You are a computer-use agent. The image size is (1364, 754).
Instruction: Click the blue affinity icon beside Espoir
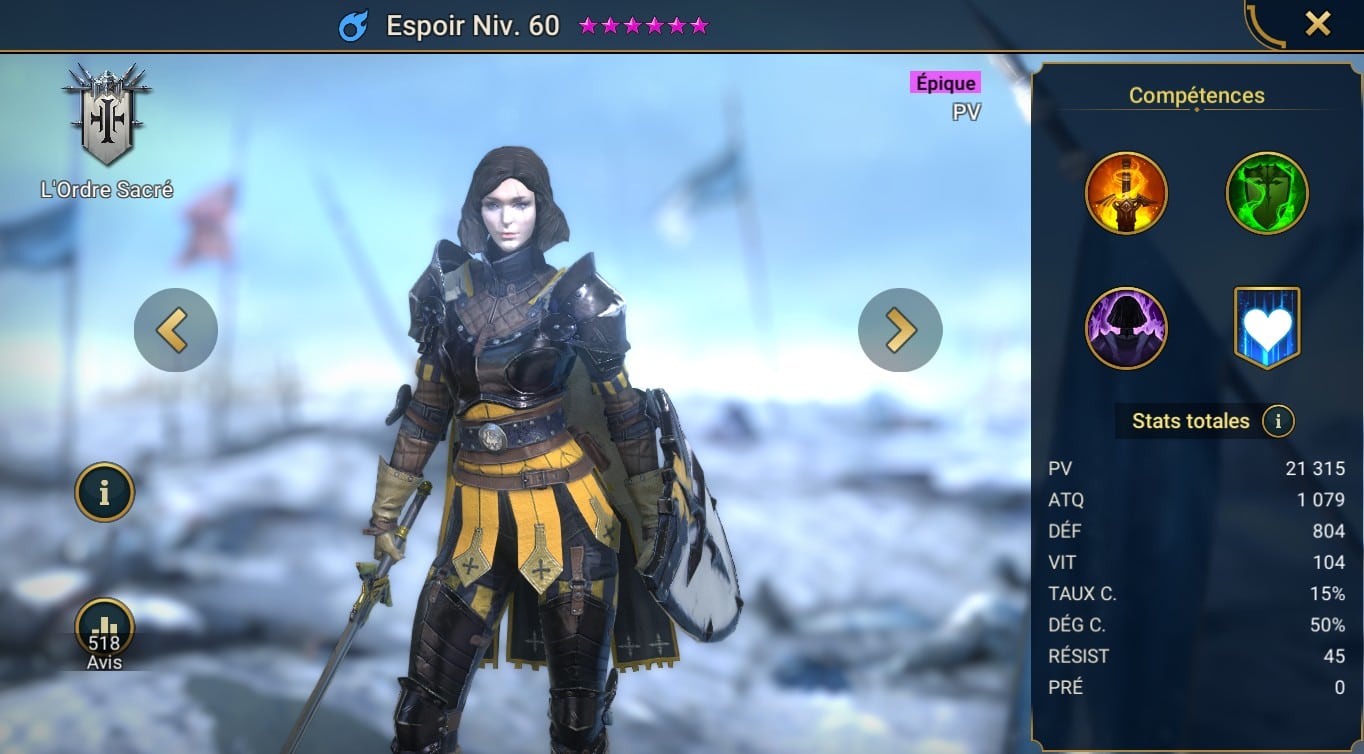coord(354,26)
